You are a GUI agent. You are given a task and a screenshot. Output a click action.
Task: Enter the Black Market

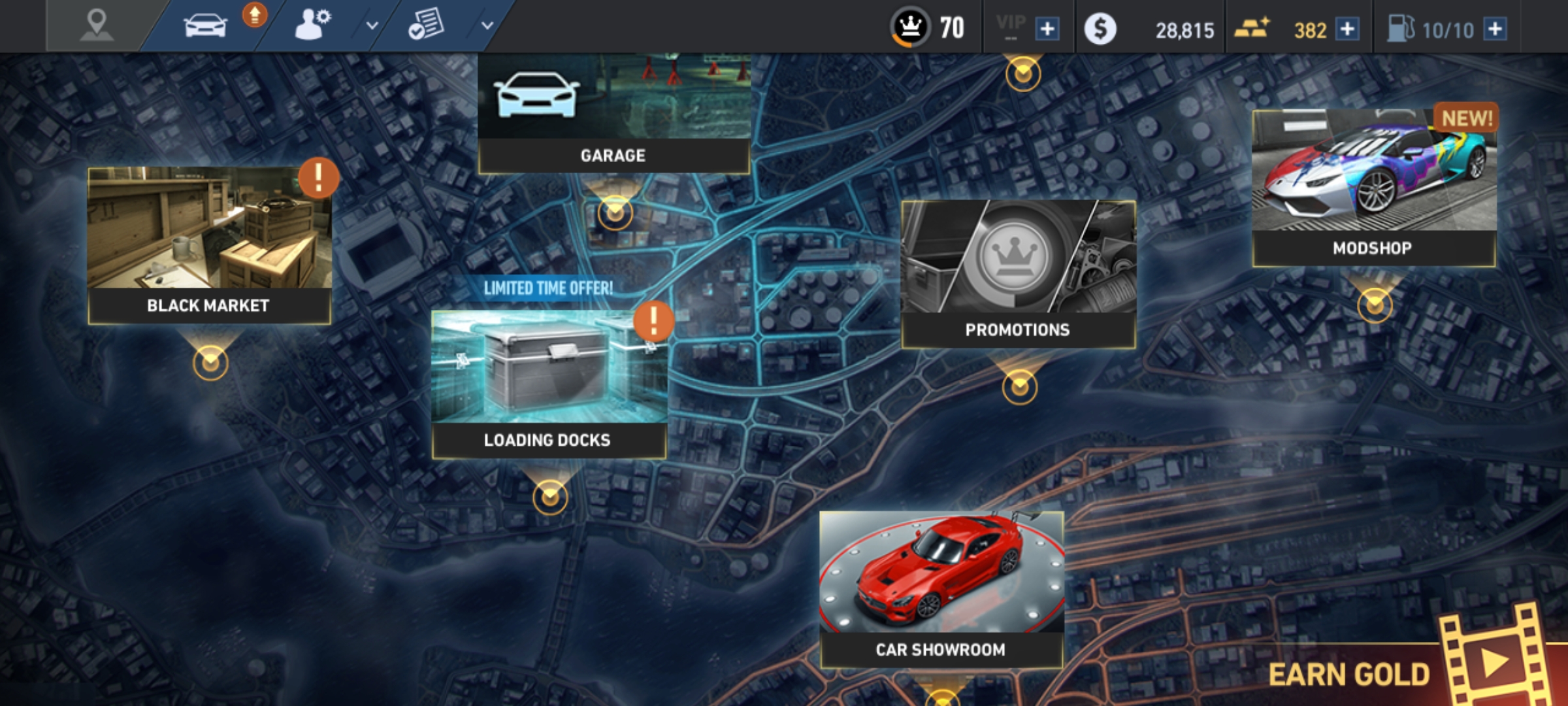(209, 245)
